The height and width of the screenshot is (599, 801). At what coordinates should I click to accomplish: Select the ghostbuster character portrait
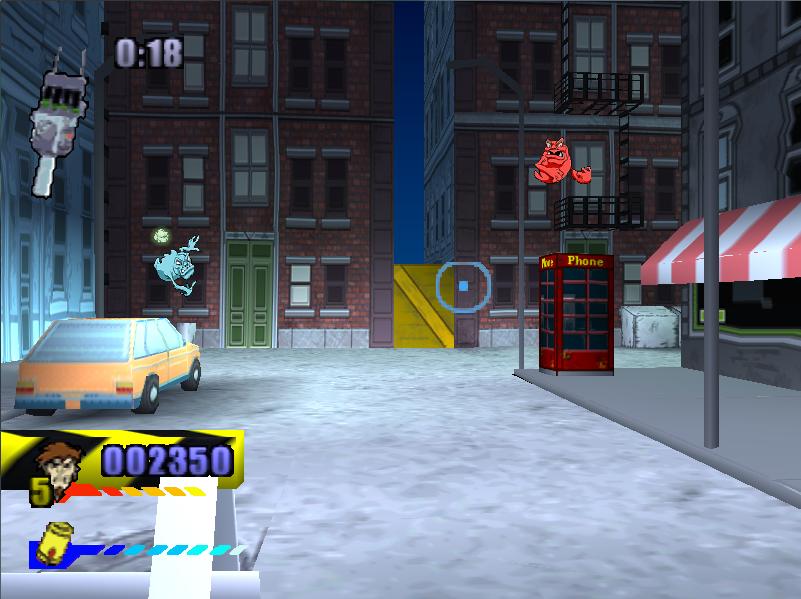(x=59, y=464)
